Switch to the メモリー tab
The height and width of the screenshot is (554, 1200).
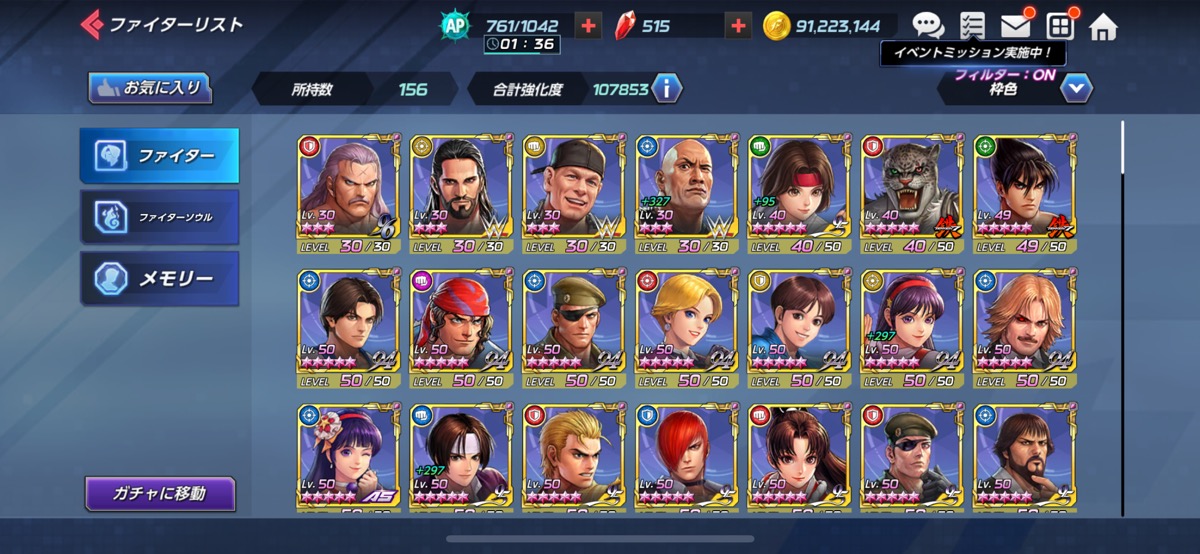[160, 278]
